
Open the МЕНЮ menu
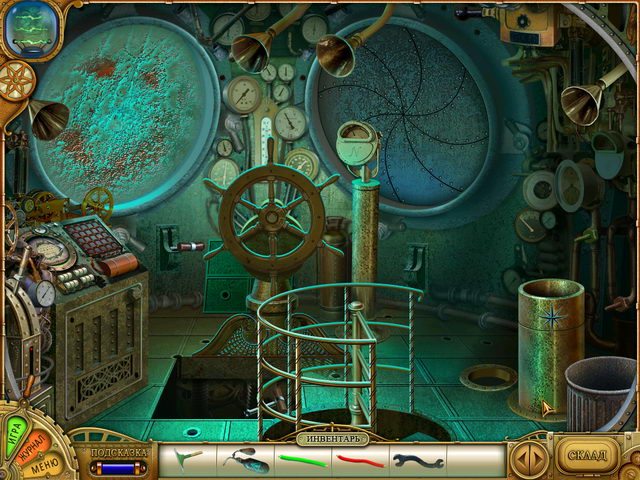coord(43,466)
